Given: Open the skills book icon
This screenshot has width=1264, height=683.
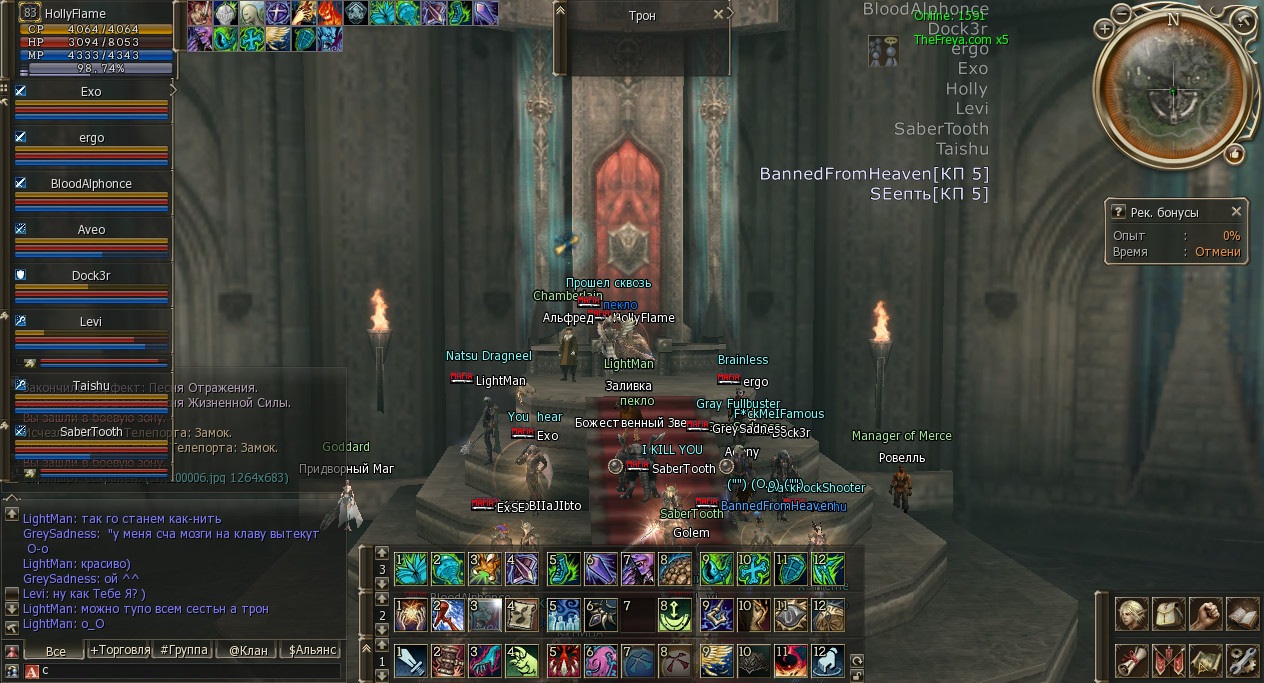Looking at the screenshot, I should click(x=1241, y=613).
